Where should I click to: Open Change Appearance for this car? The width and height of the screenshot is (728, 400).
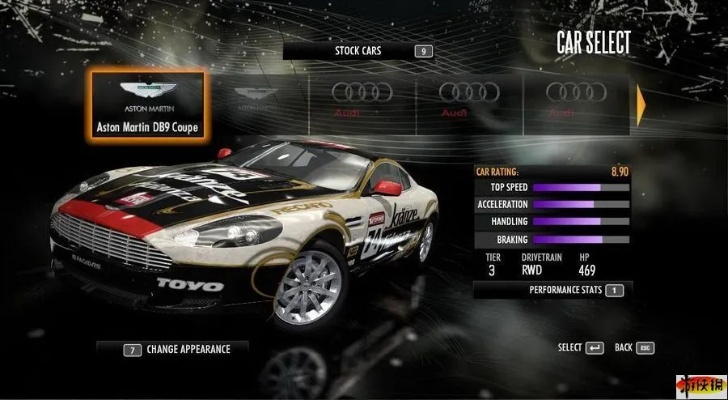pos(175,350)
